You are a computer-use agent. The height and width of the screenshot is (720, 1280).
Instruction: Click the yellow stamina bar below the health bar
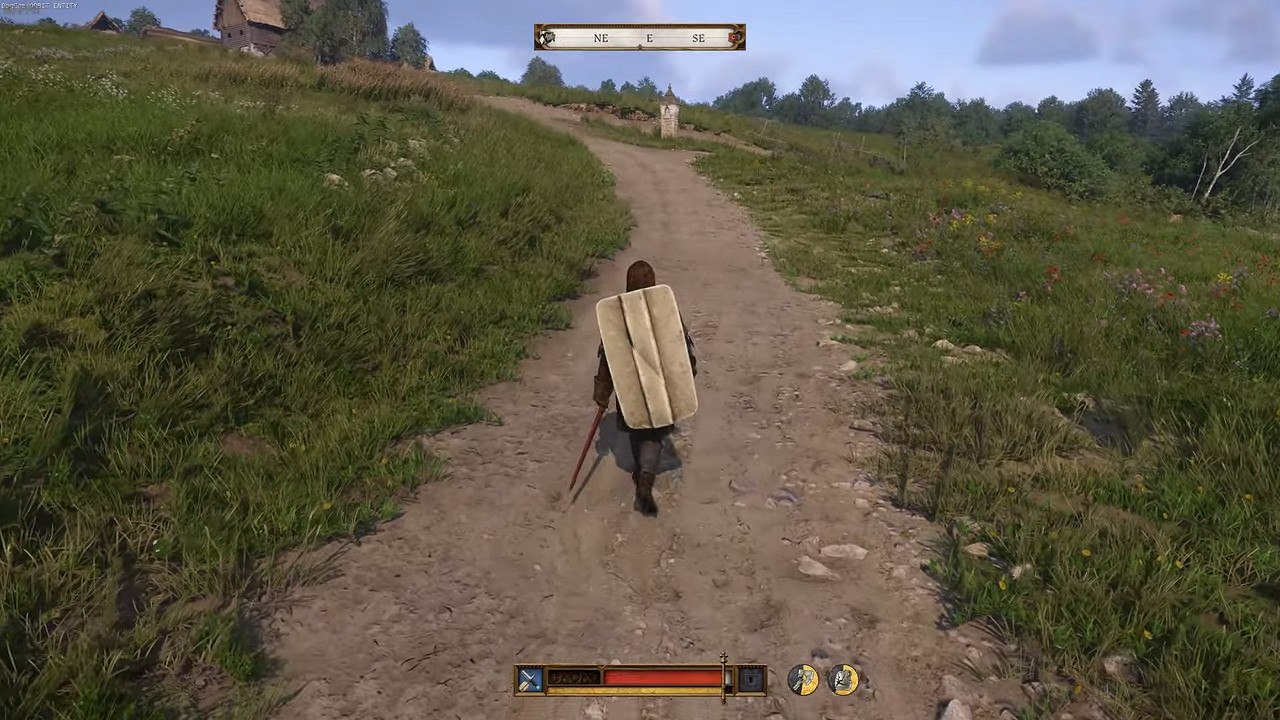tap(640, 690)
